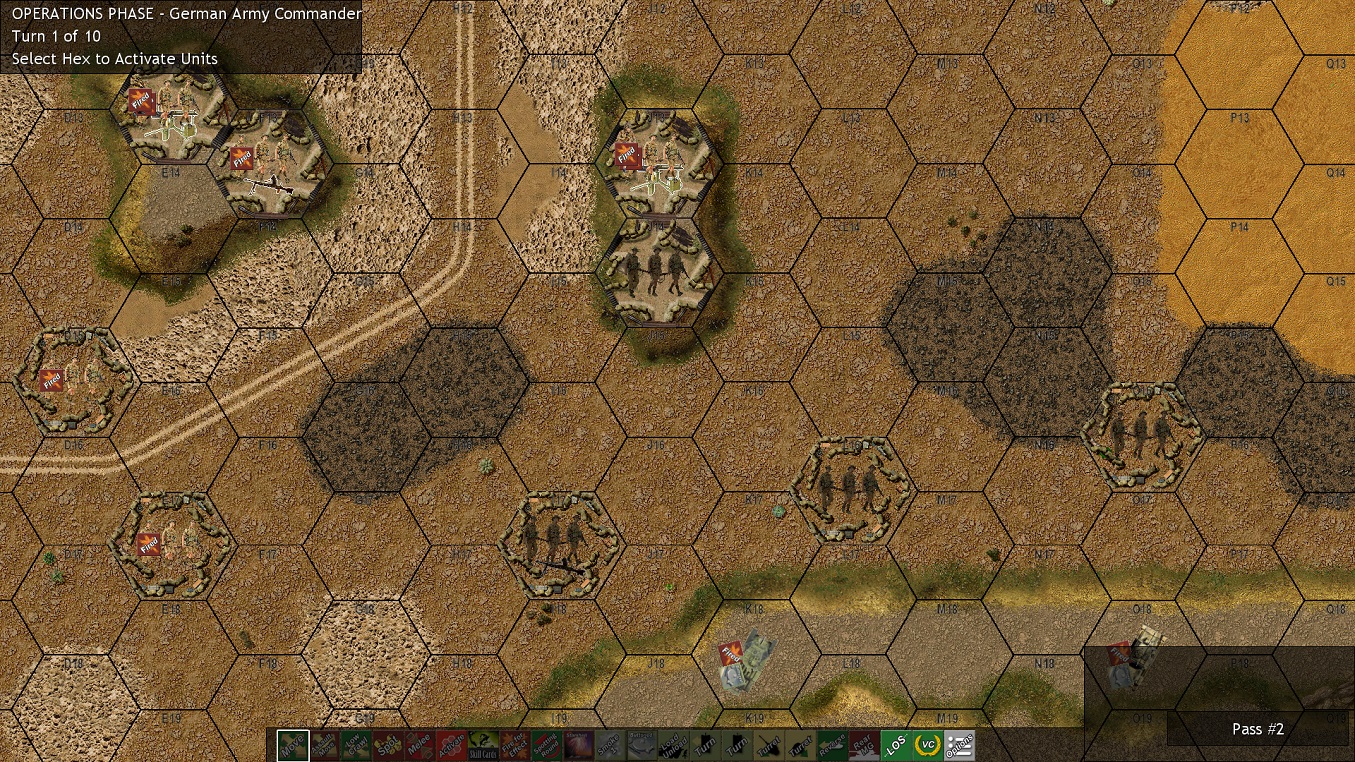This screenshot has height=762, width=1355.
Task: Select the Reverse movement icon
Action: click(831, 745)
